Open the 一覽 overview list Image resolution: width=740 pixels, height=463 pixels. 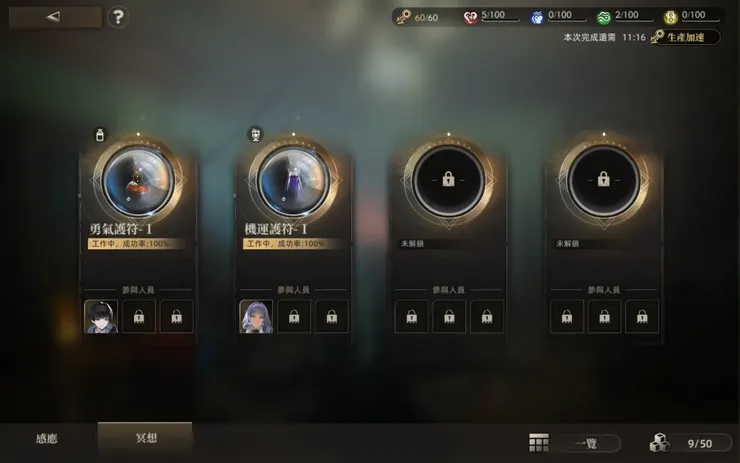tap(575, 443)
